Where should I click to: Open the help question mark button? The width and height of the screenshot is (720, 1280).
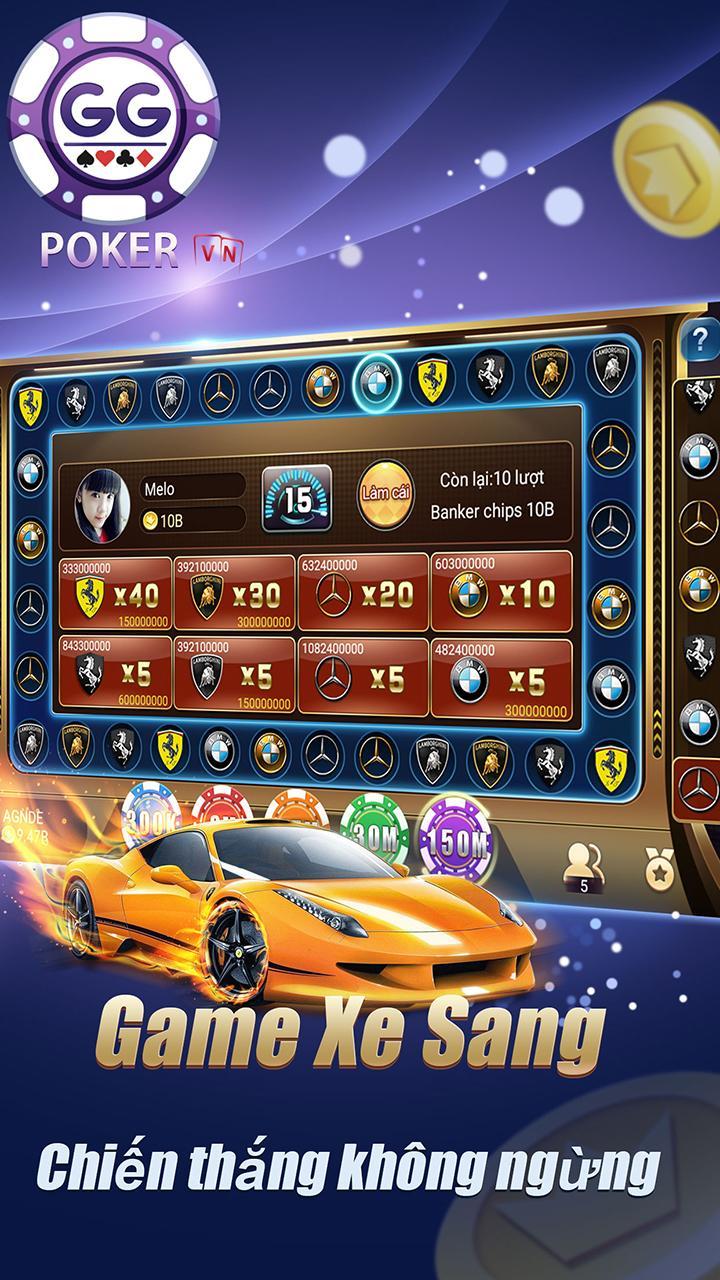700,341
